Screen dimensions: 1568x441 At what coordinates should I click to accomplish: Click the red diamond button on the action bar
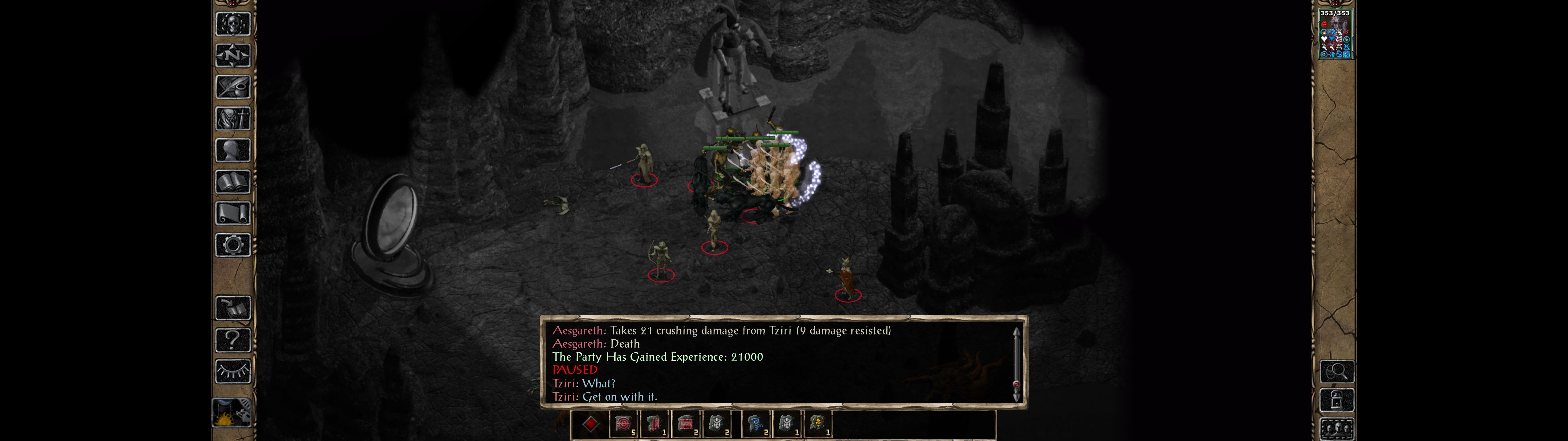pyautogui.click(x=590, y=424)
